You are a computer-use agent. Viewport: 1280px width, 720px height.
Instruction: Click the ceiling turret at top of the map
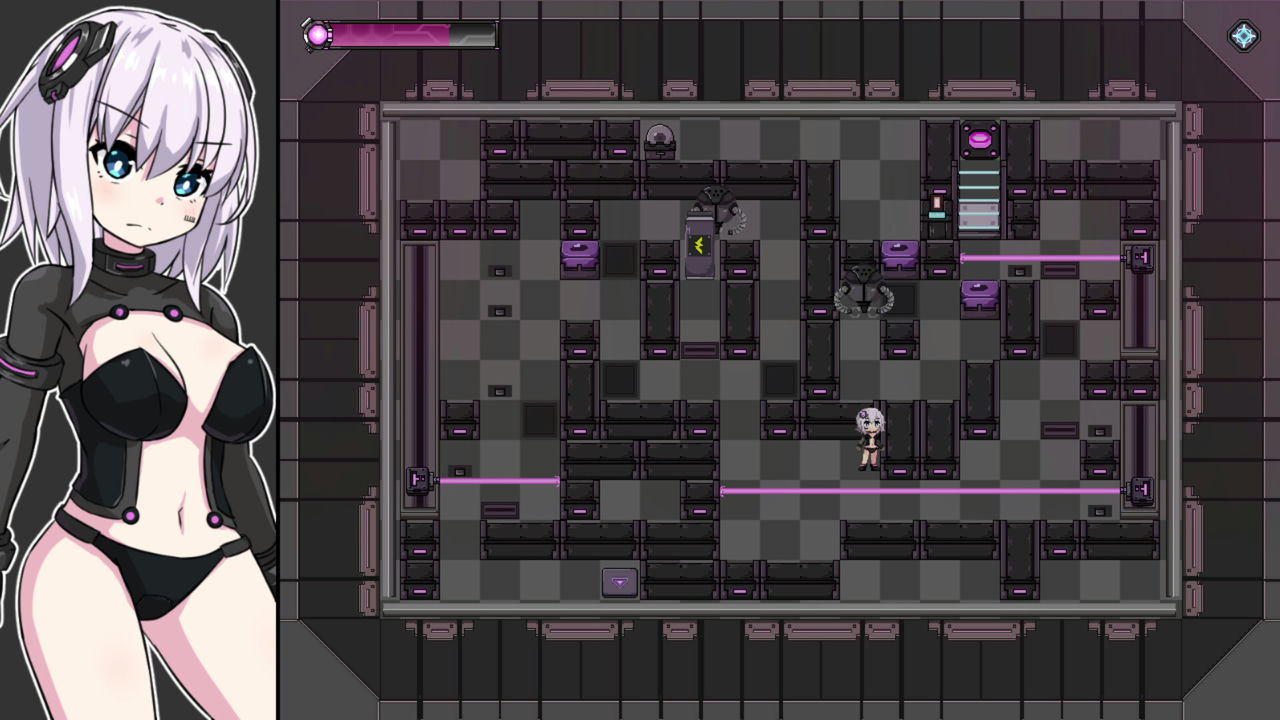coord(661,137)
